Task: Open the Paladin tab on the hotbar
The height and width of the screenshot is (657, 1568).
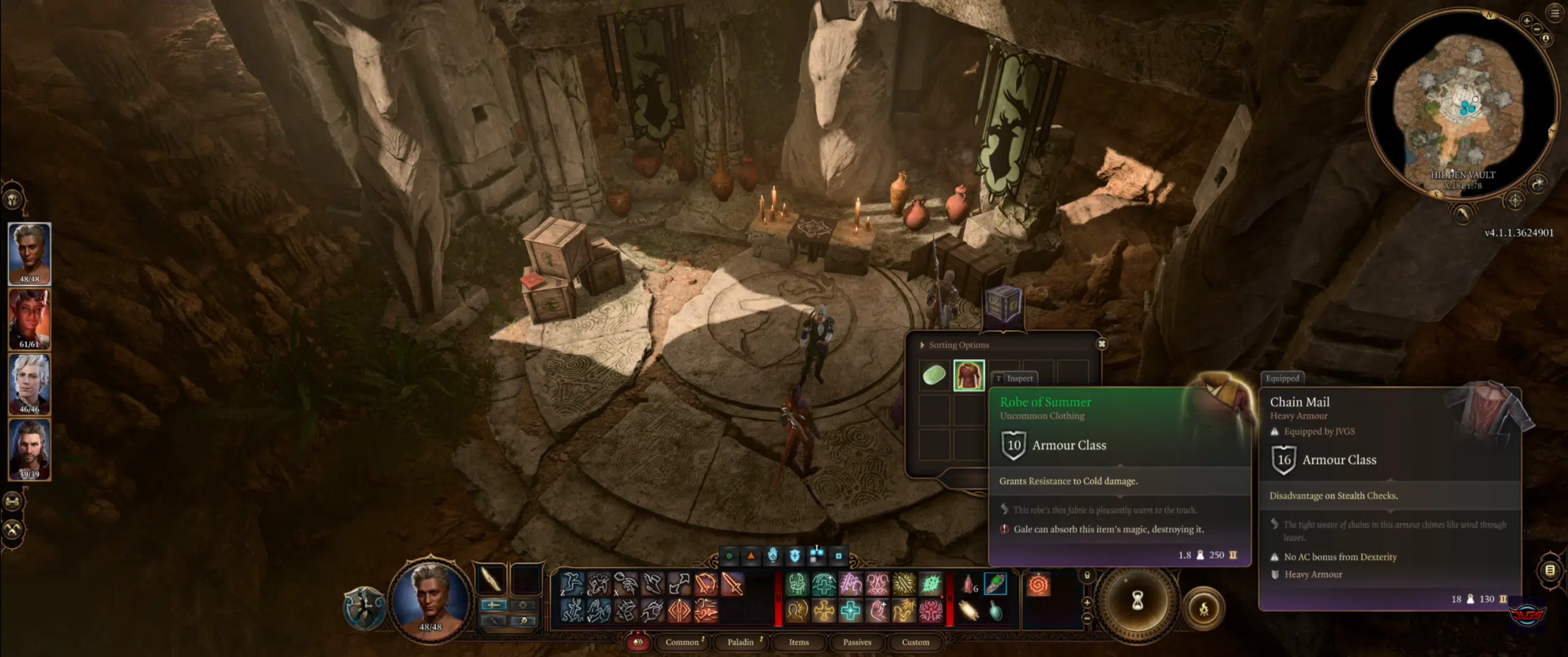Action: tap(740, 642)
